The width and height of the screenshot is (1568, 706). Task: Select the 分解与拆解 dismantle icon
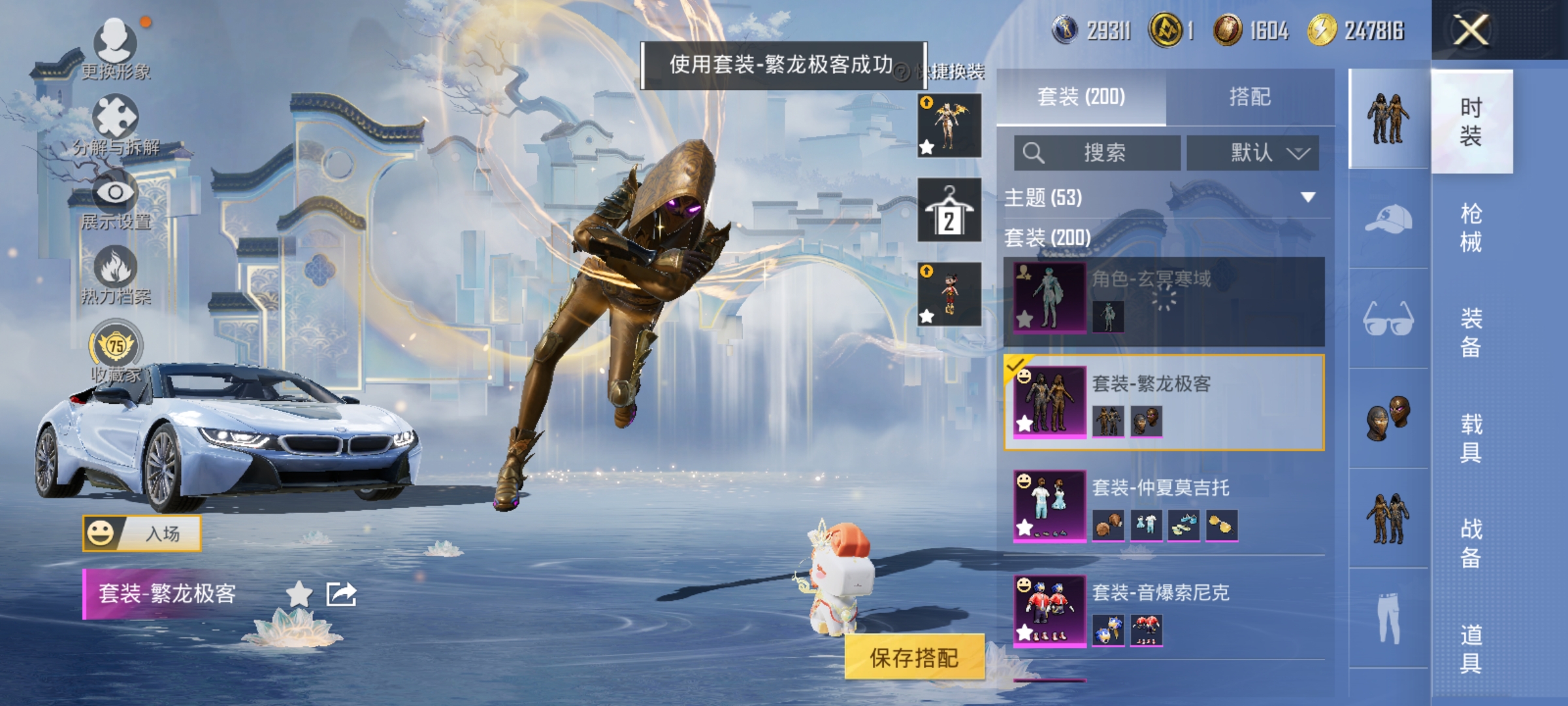(x=114, y=118)
